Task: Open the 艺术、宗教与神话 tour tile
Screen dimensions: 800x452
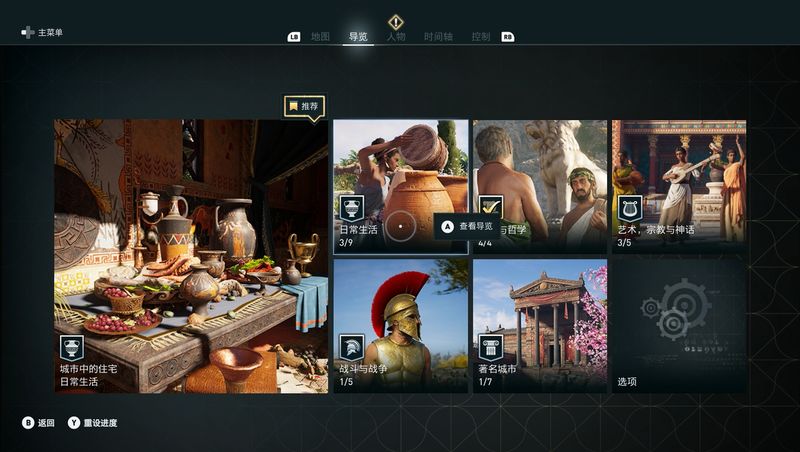Action: click(x=679, y=185)
